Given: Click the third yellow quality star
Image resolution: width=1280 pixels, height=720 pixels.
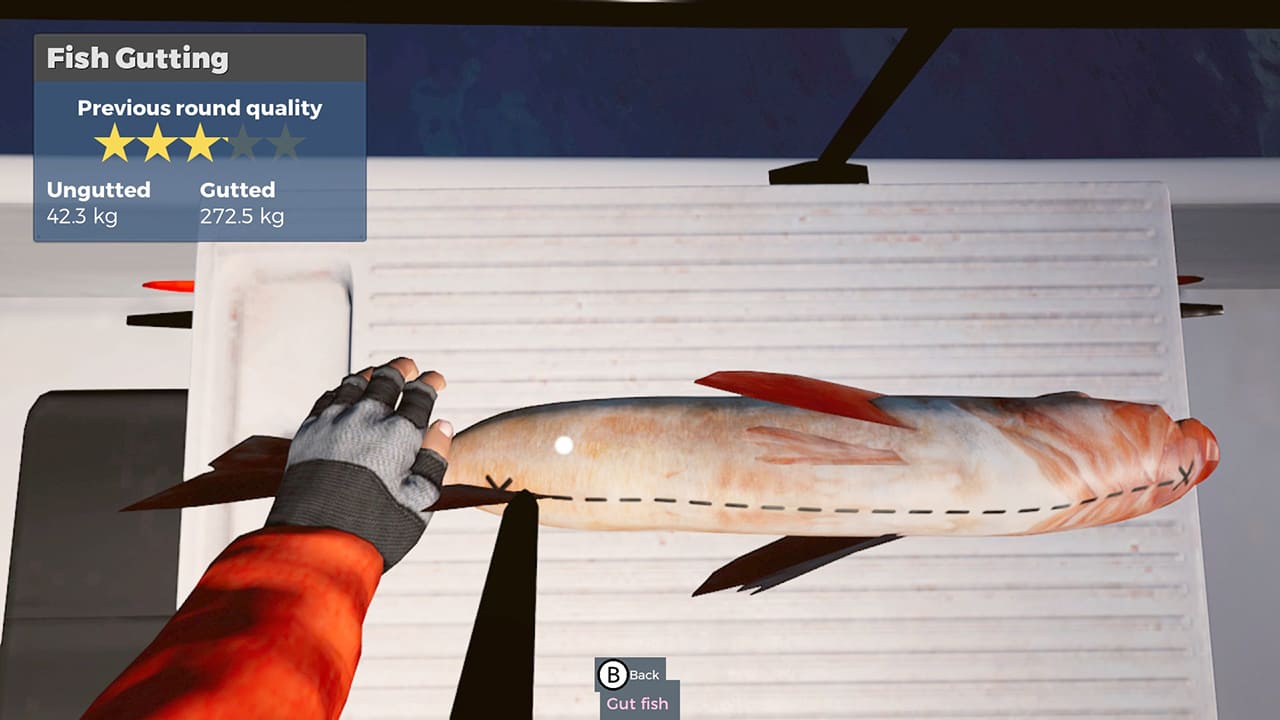Looking at the screenshot, I should (x=202, y=142).
